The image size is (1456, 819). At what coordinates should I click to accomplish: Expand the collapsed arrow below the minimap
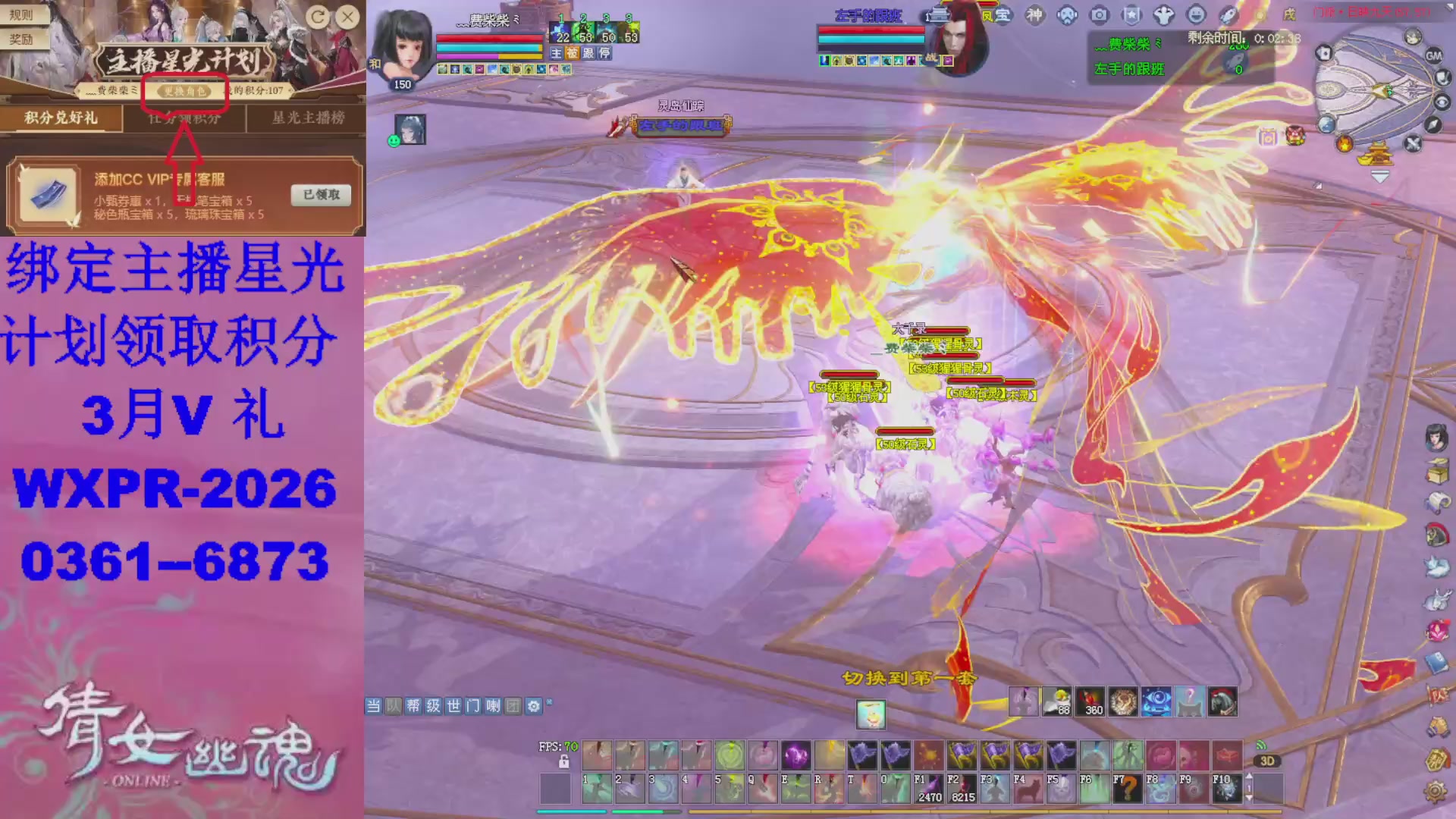click(x=1380, y=176)
